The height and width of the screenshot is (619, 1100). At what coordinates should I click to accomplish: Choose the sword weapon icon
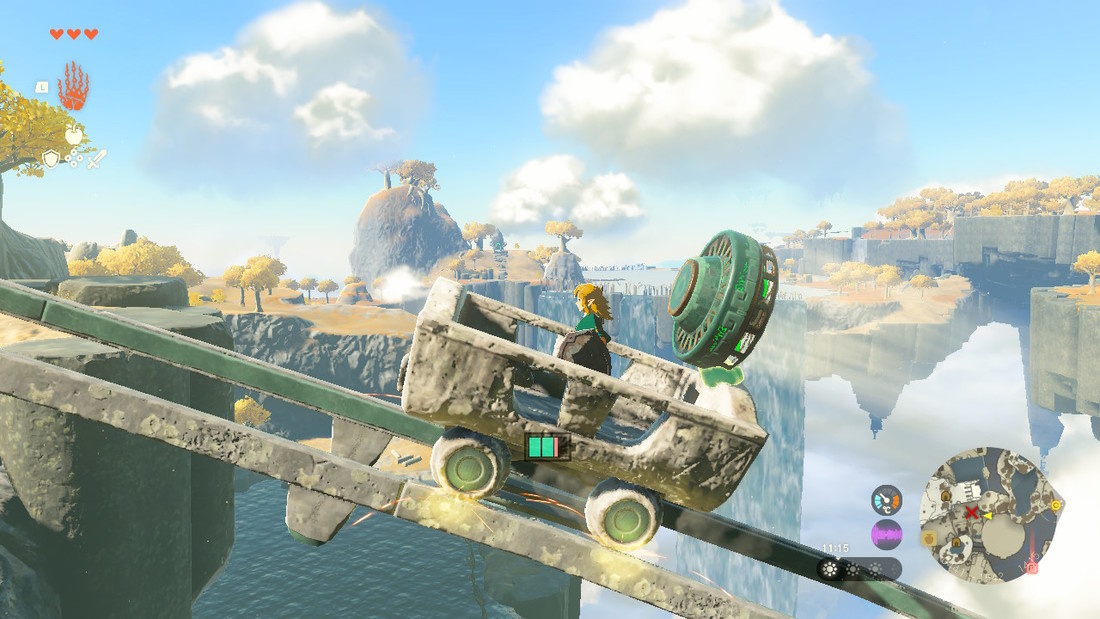[97, 158]
